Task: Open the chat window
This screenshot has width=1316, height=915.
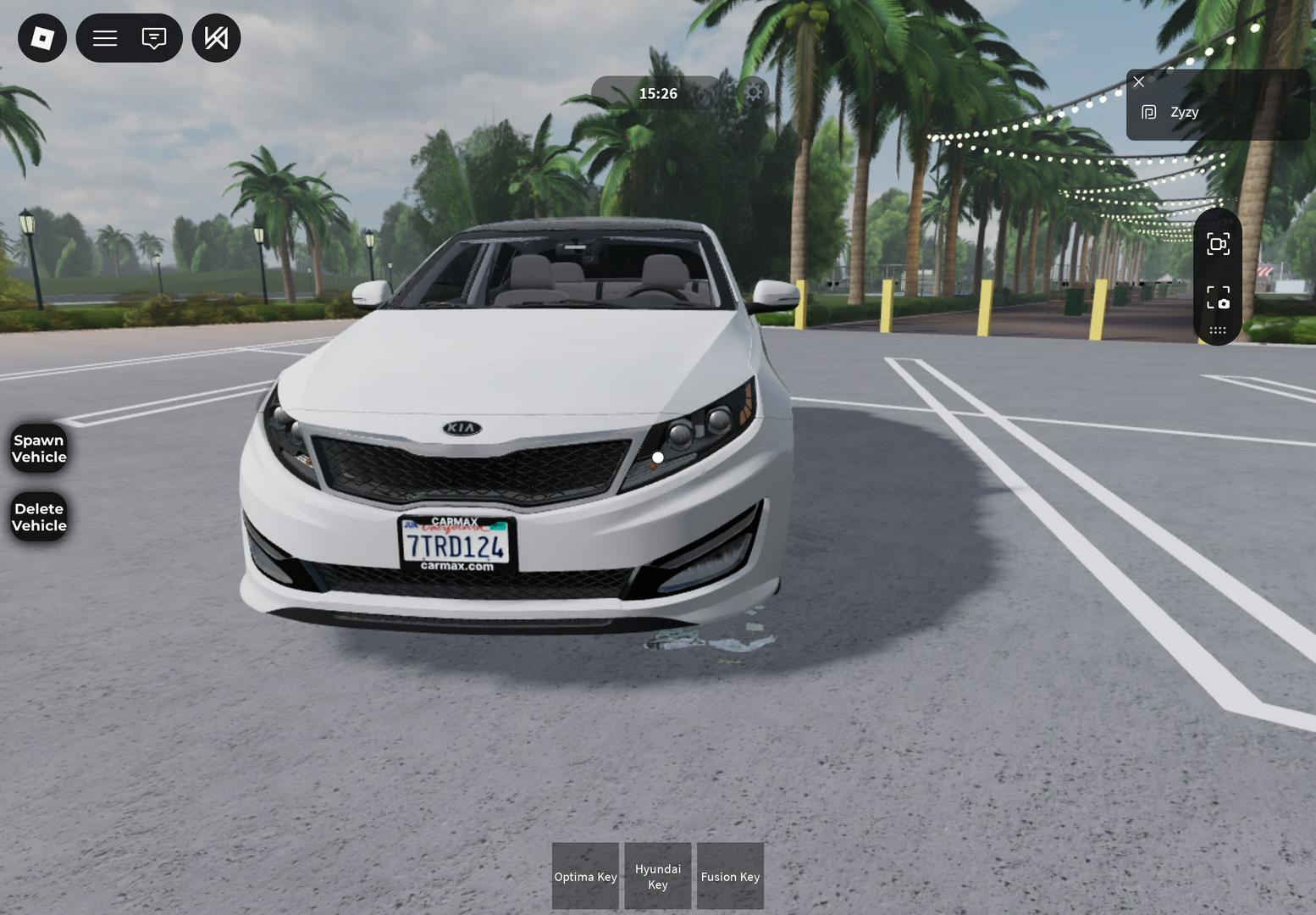Action: [154, 38]
